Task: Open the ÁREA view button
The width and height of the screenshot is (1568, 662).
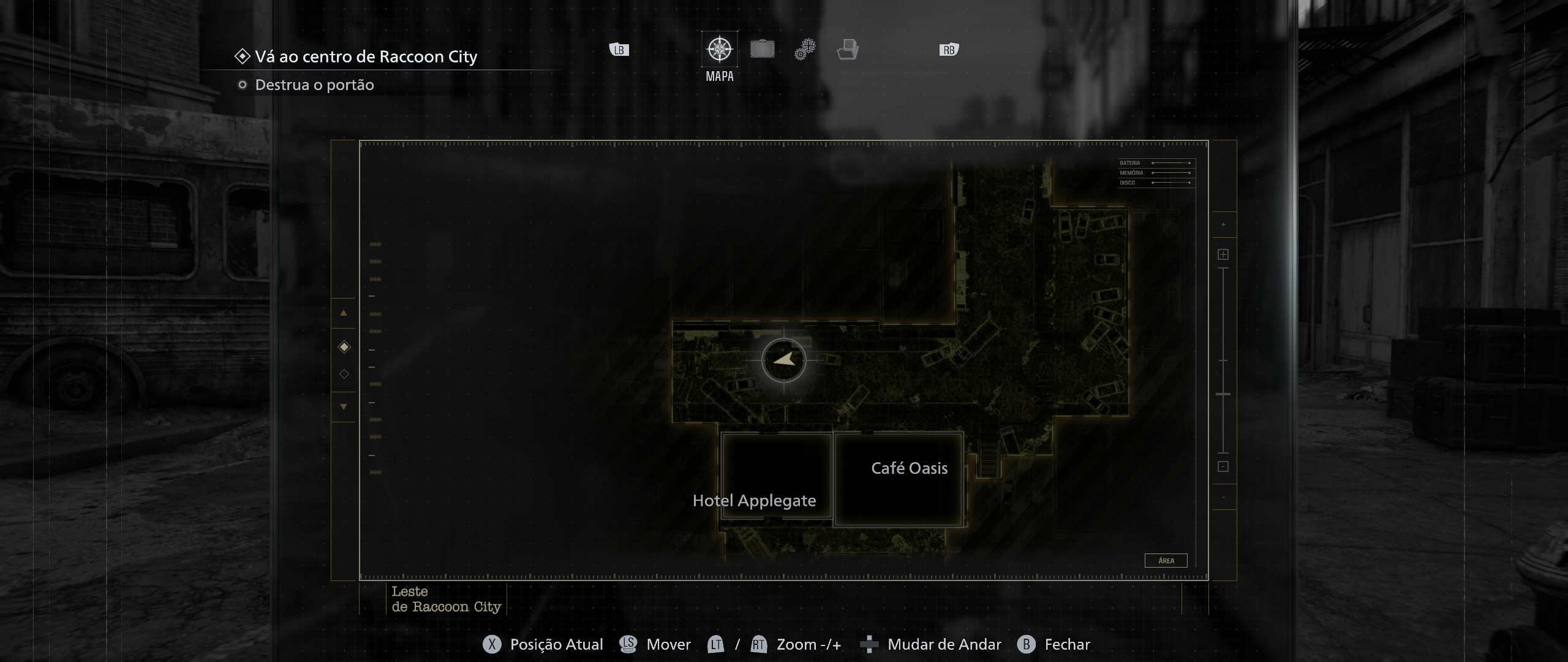Action: tap(1166, 560)
